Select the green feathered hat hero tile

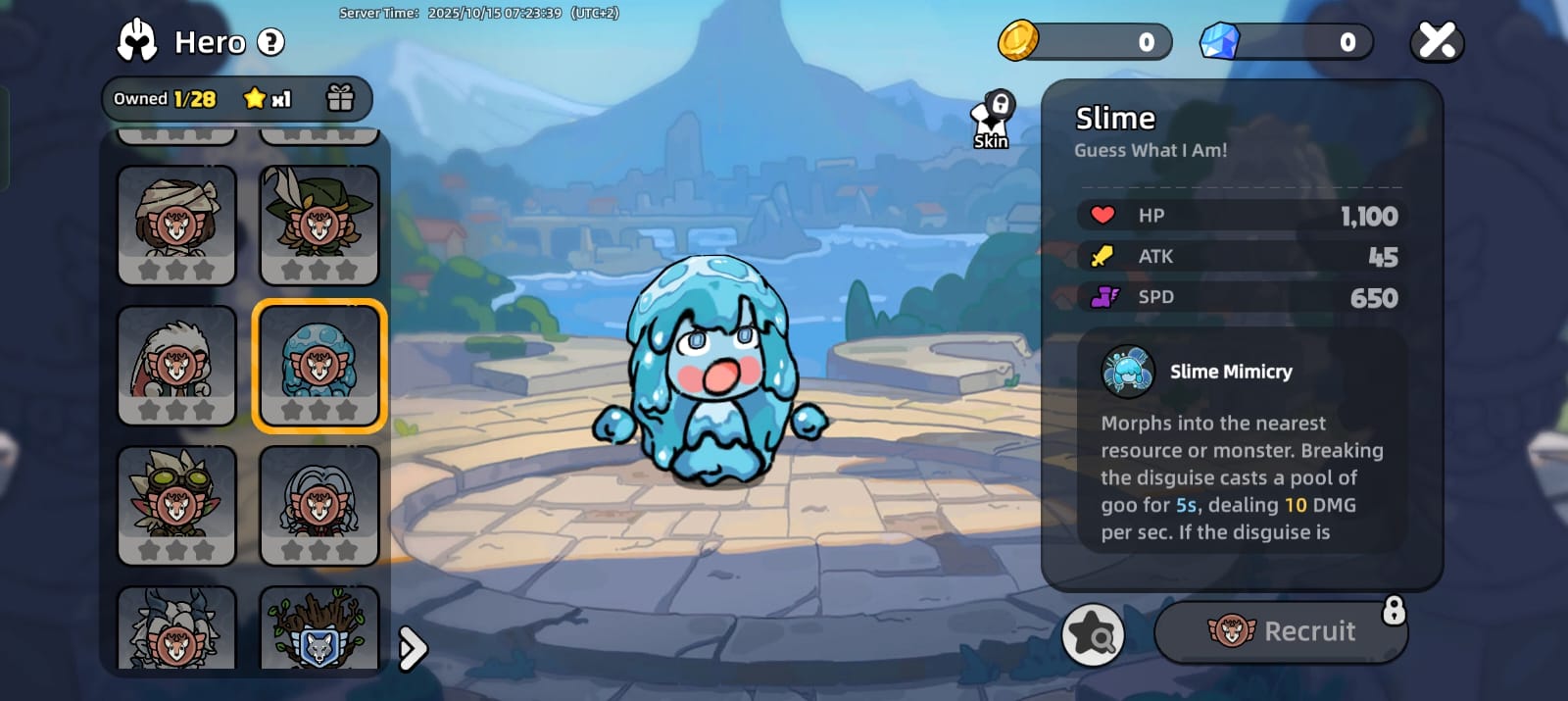point(318,225)
